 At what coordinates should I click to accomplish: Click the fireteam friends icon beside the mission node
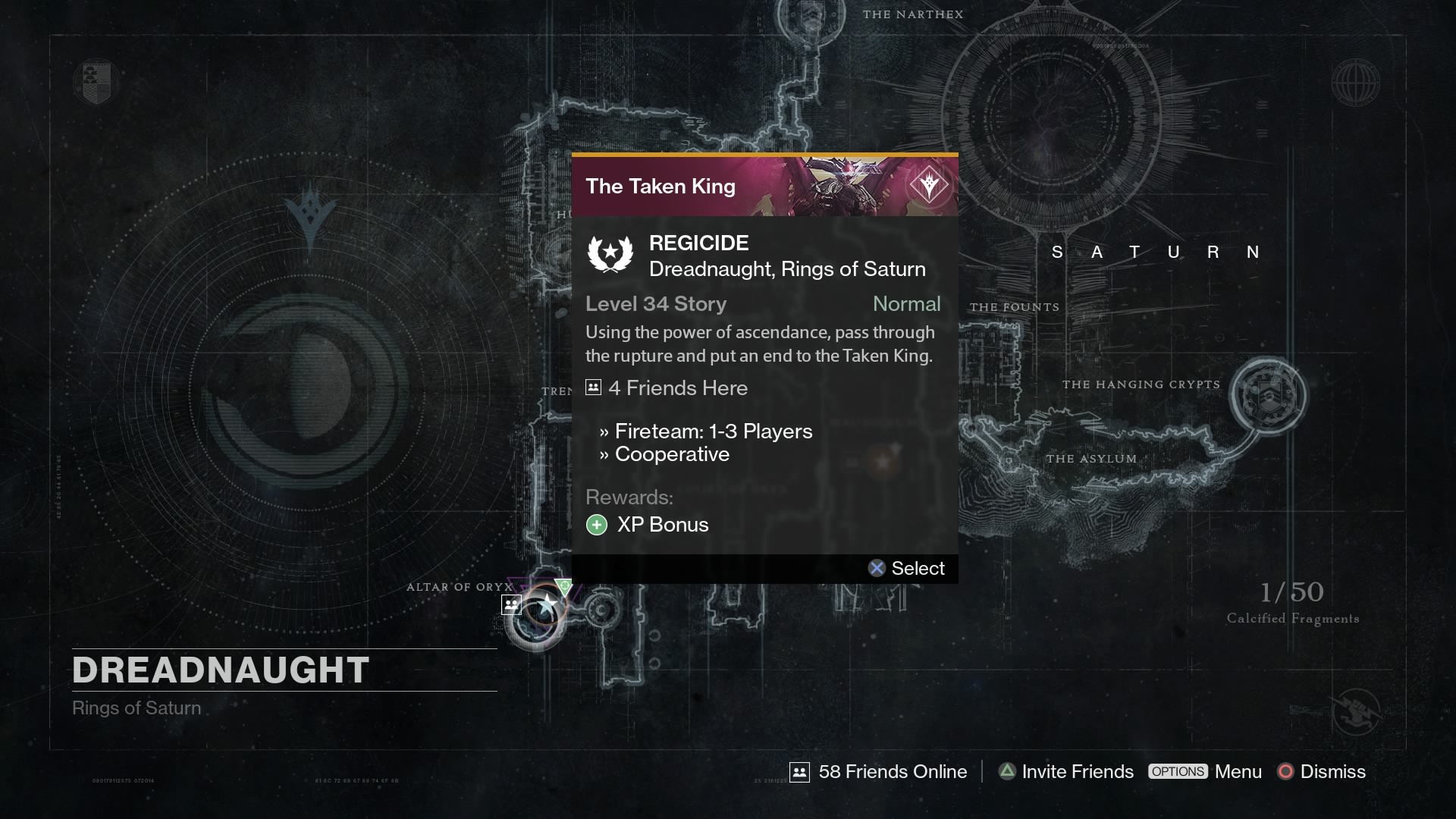pos(512,604)
